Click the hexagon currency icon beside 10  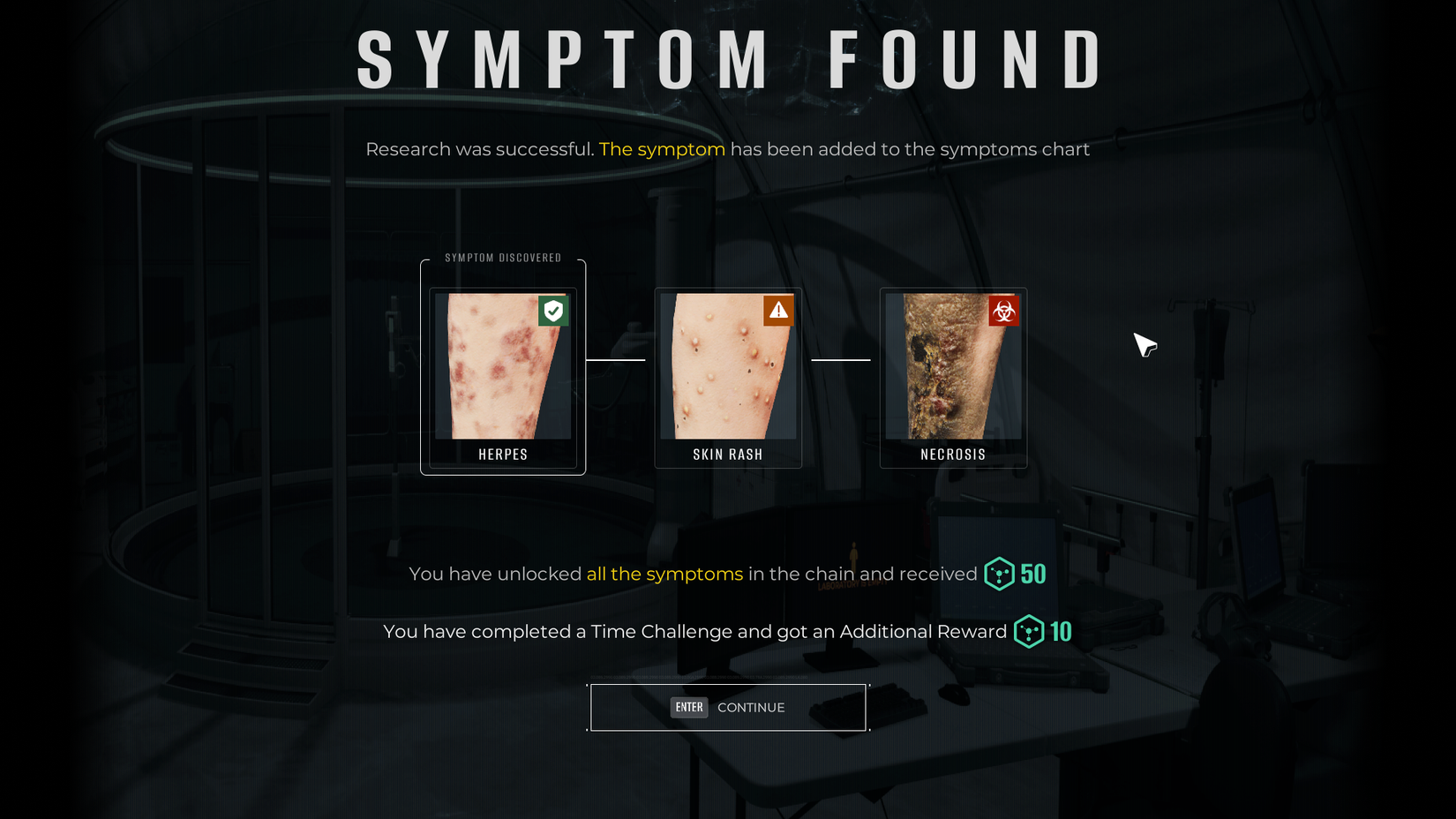pyautogui.click(x=1028, y=632)
